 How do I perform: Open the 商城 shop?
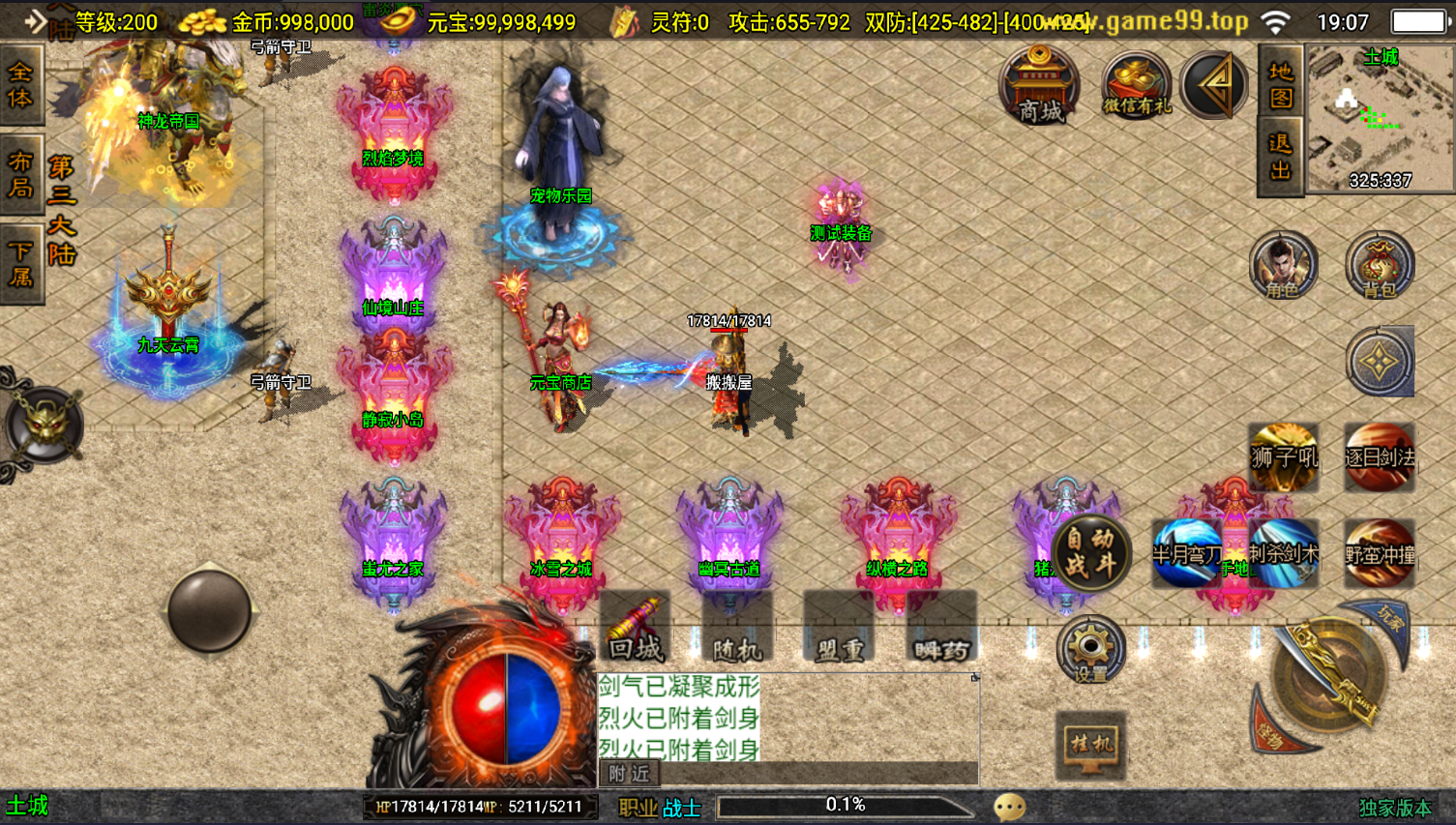pyautogui.click(x=1040, y=85)
